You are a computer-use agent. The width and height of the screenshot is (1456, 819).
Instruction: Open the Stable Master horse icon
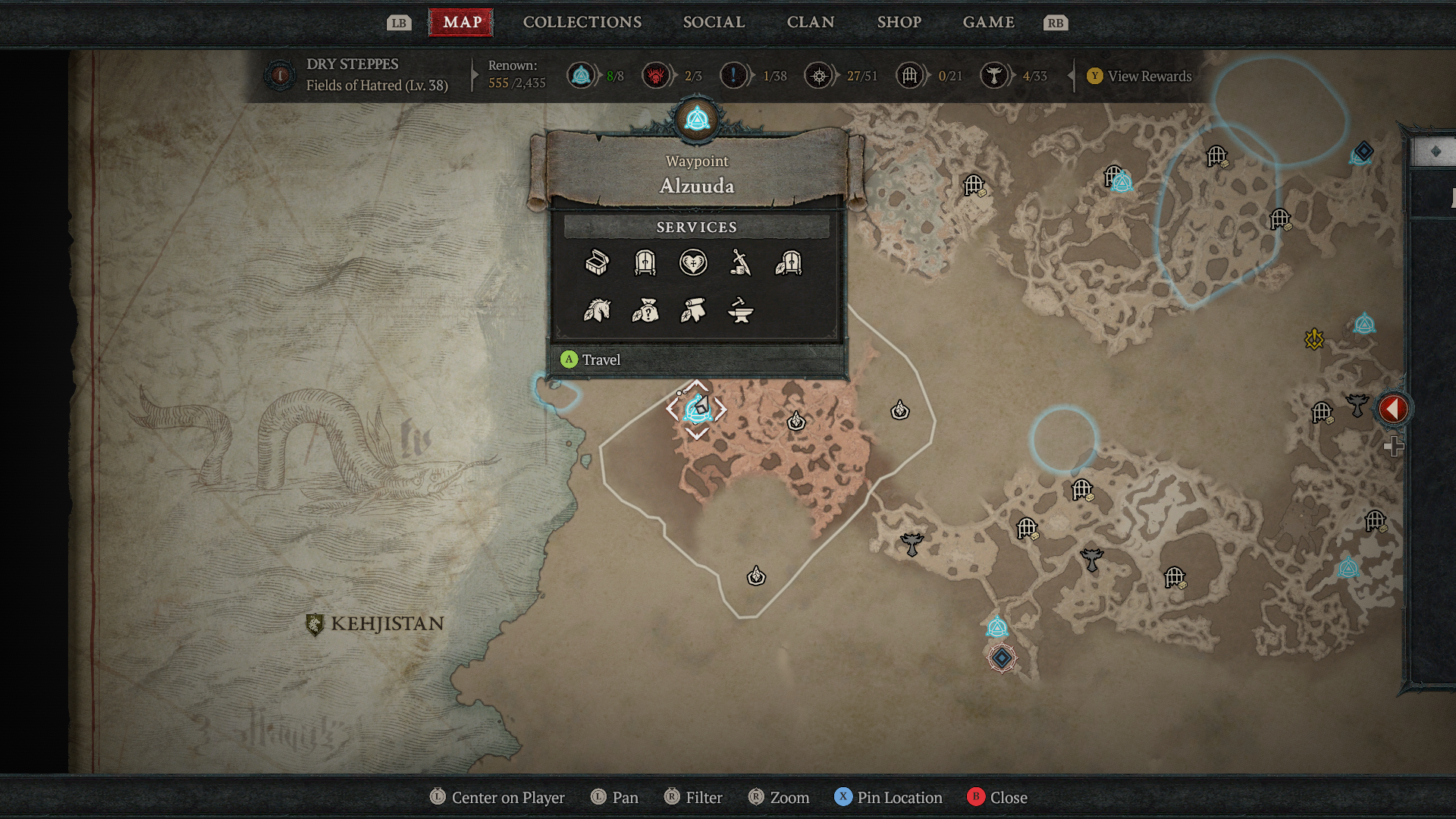click(x=597, y=312)
